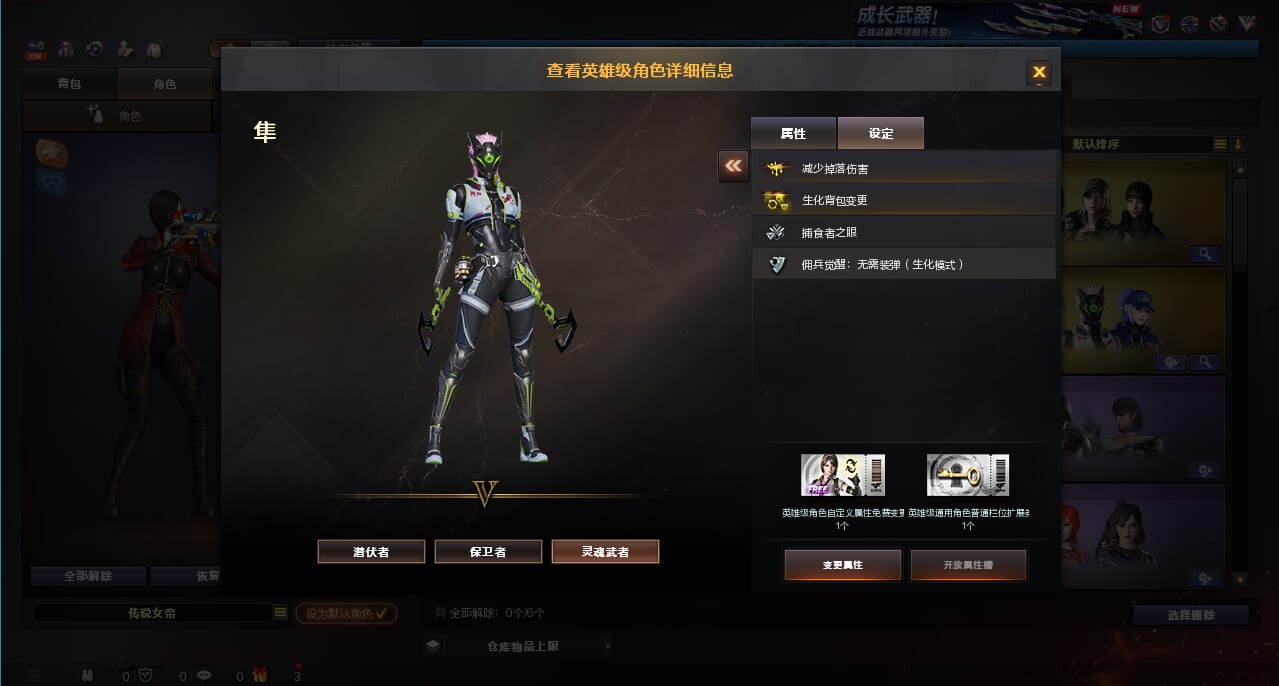
Task: Click the 变更属性 button
Action: [842, 565]
